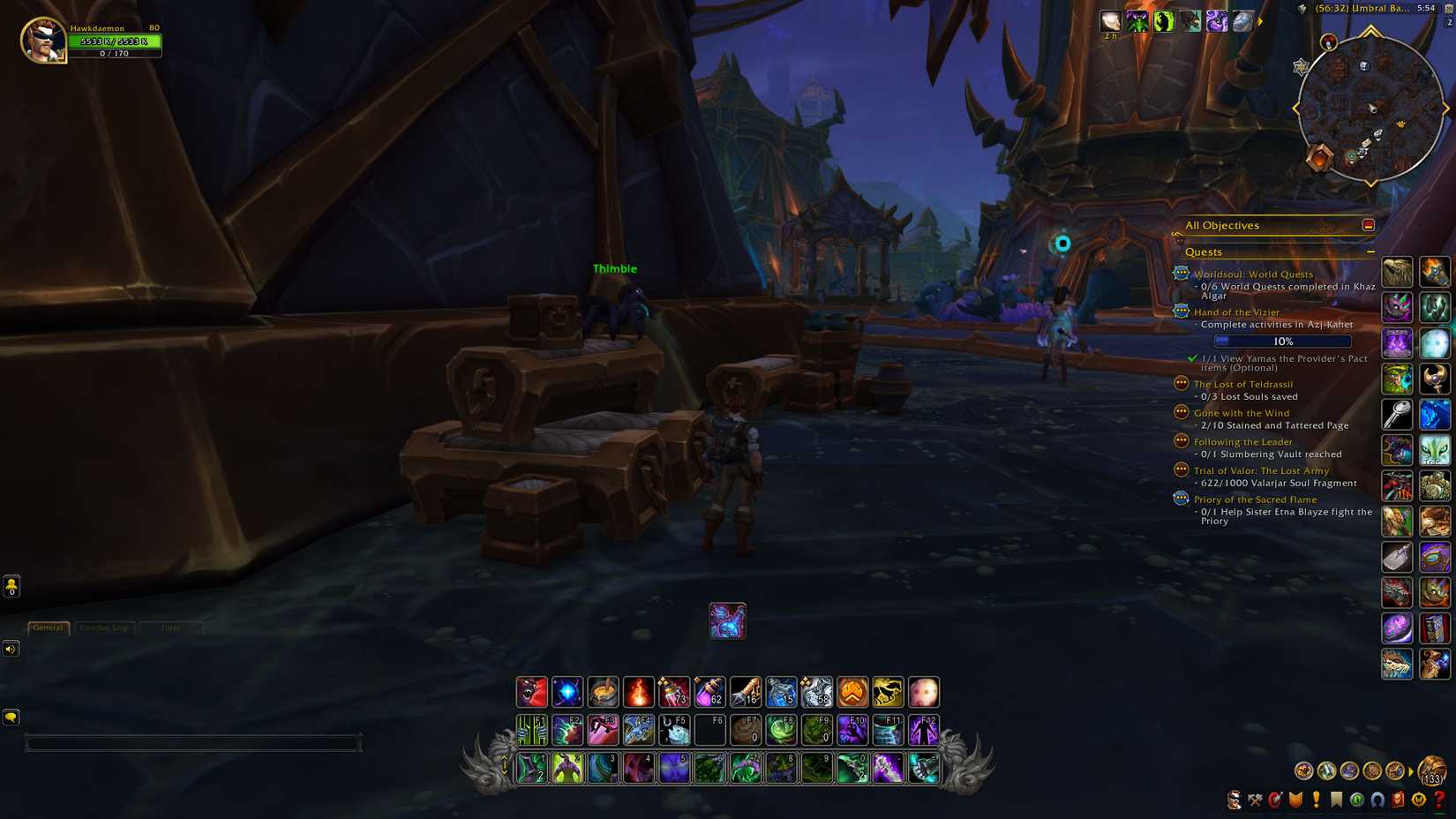
Task: Toggle the speaker mute icon near the chat frame
Action: pyautogui.click(x=11, y=649)
